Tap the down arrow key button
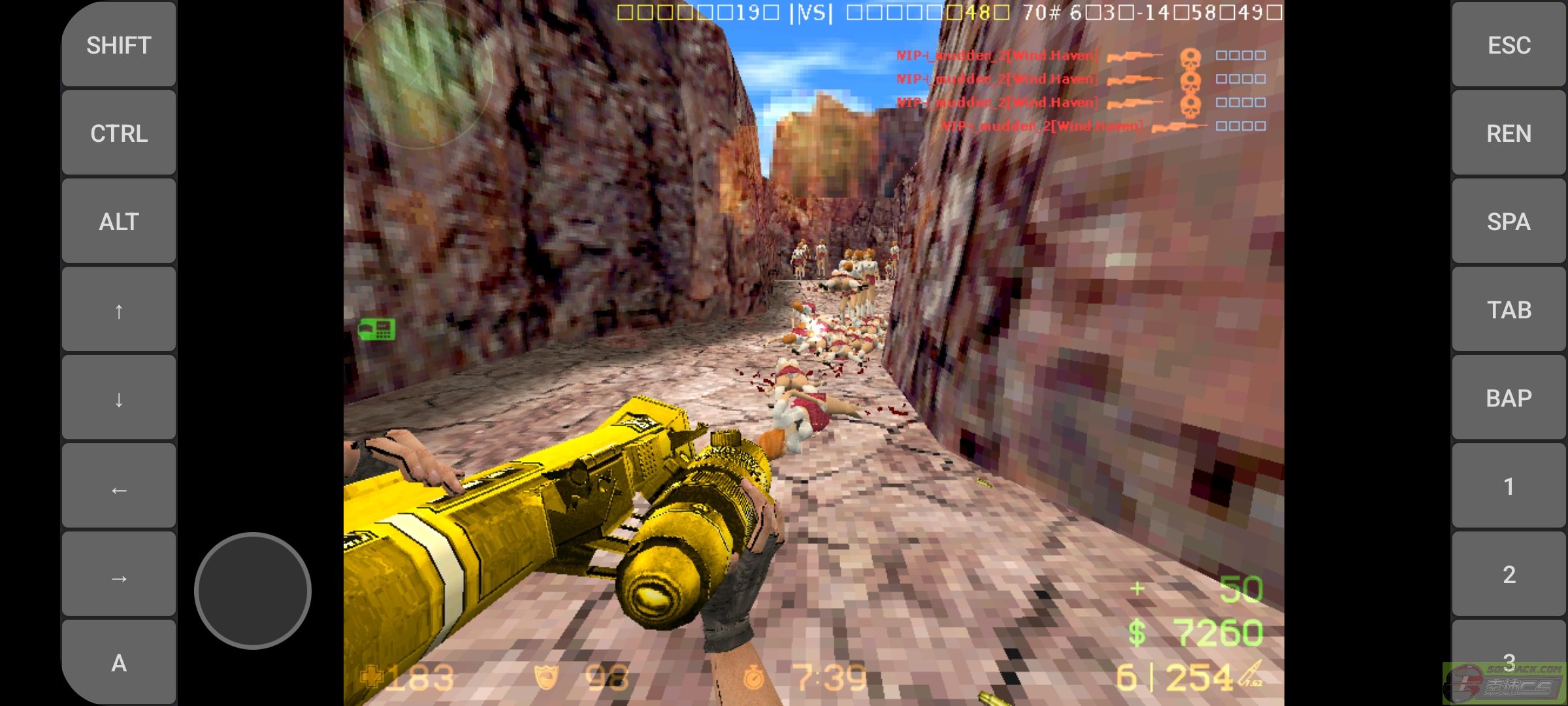 click(119, 397)
